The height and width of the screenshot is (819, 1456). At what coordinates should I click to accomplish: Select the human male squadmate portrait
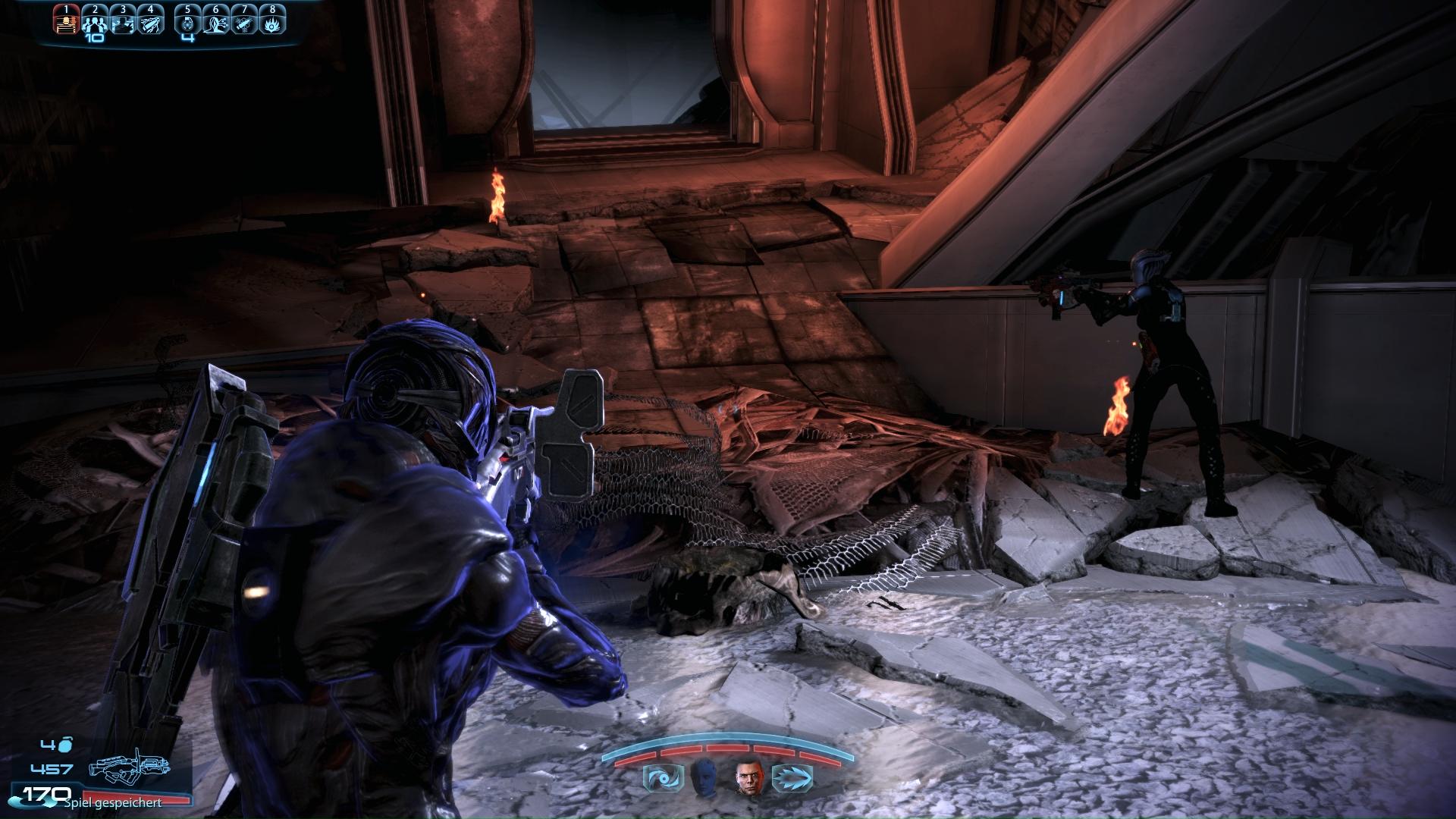(748, 778)
